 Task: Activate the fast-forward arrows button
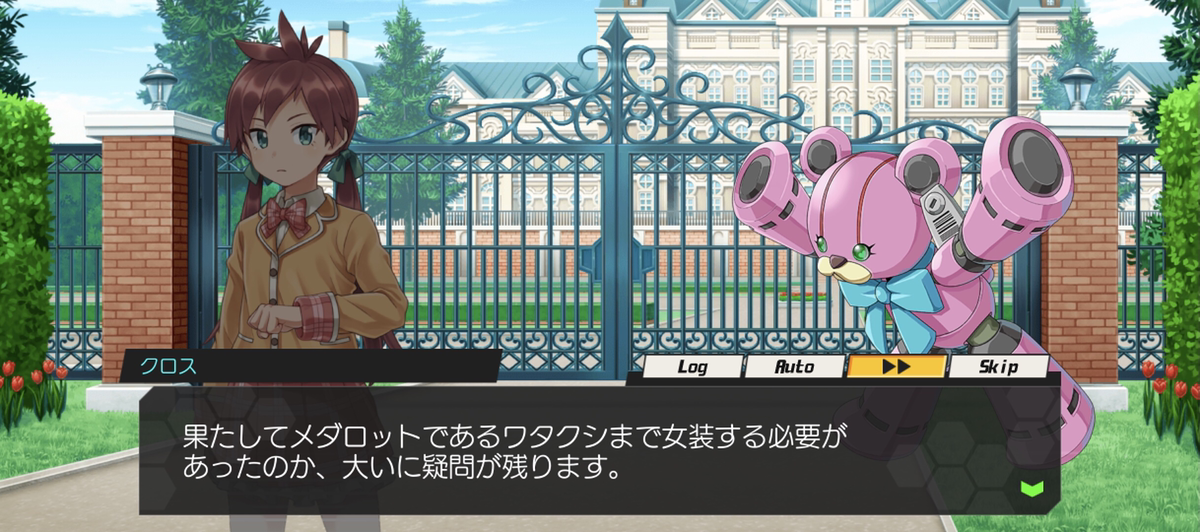point(896,367)
